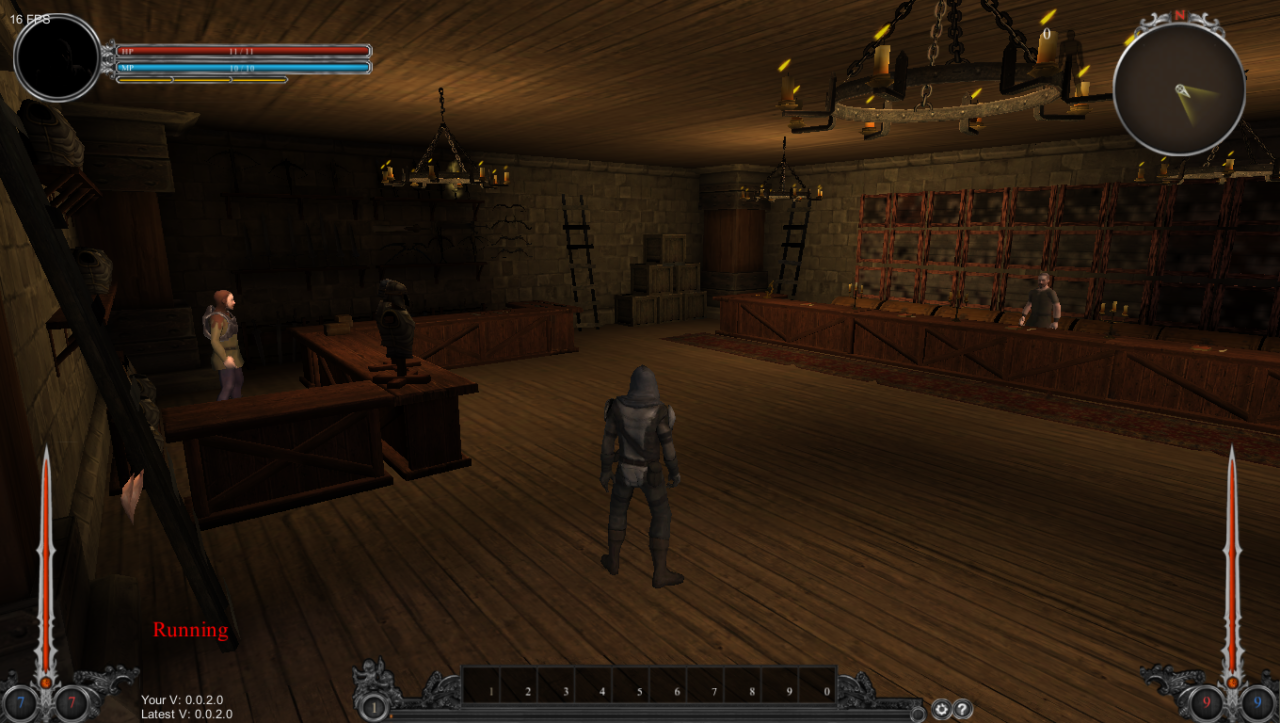Open the help question mark button

pyautogui.click(x=962, y=709)
